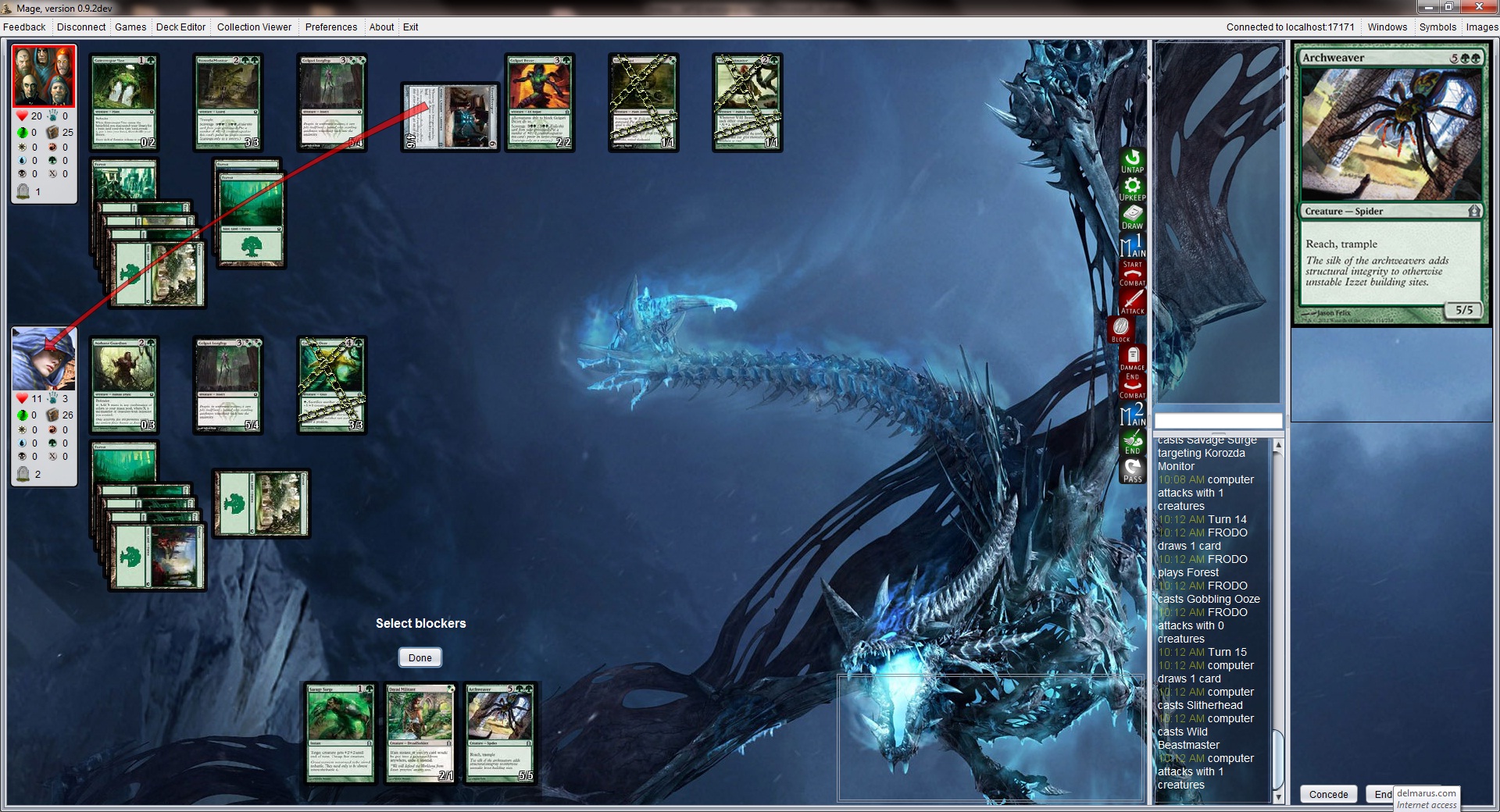The height and width of the screenshot is (812, 1500).
Task: Select the opponent's red-bordered avatar portrait
Action: coord(44,76)
